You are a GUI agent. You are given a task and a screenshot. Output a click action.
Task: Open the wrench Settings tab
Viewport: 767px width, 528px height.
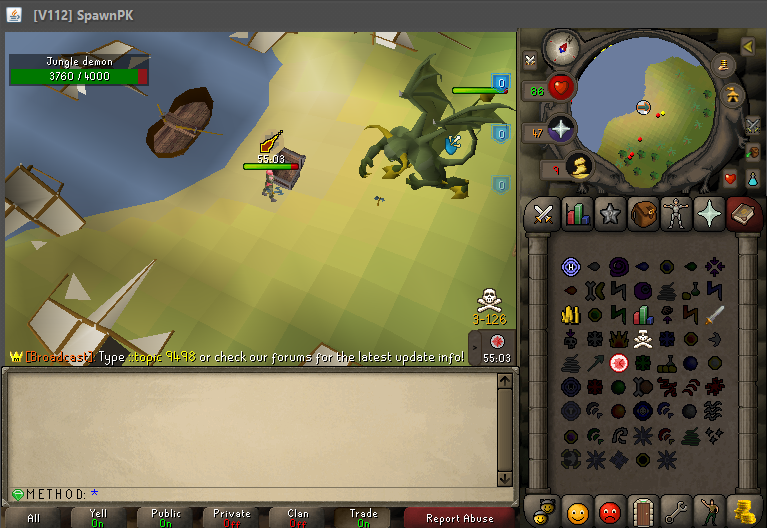click(676, 512)
